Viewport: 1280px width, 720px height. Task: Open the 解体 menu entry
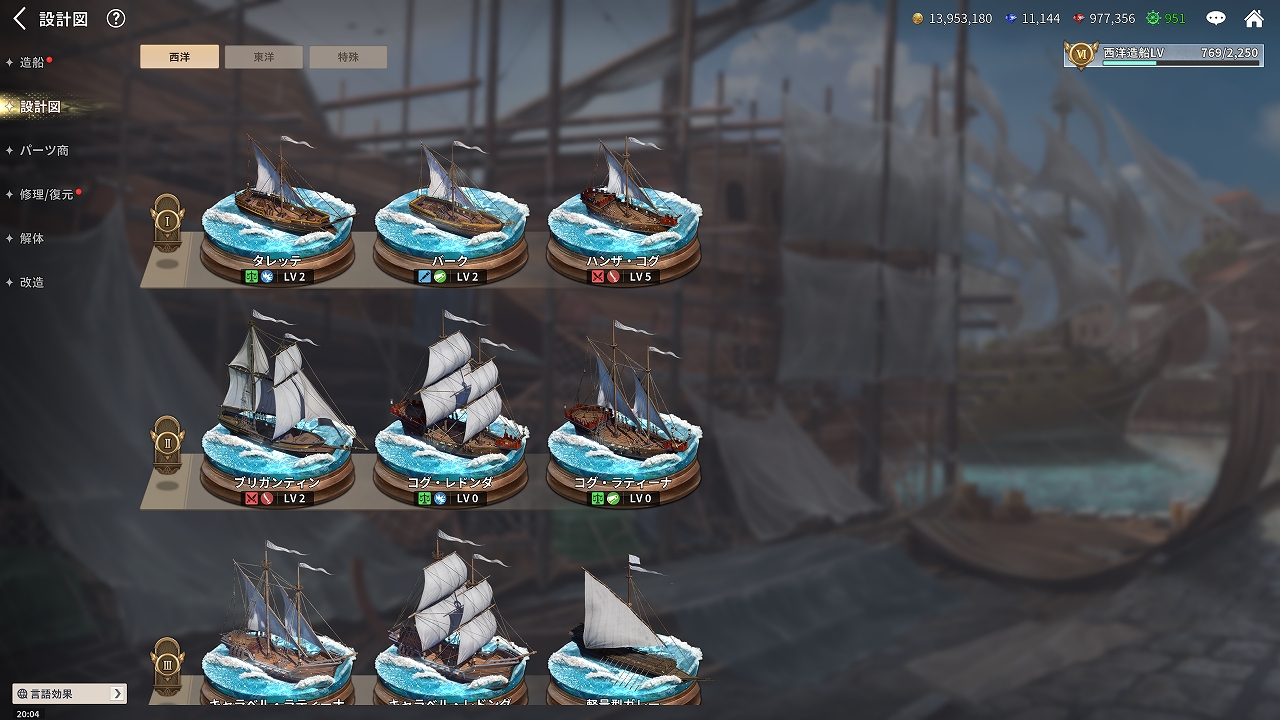click(32, 238)
